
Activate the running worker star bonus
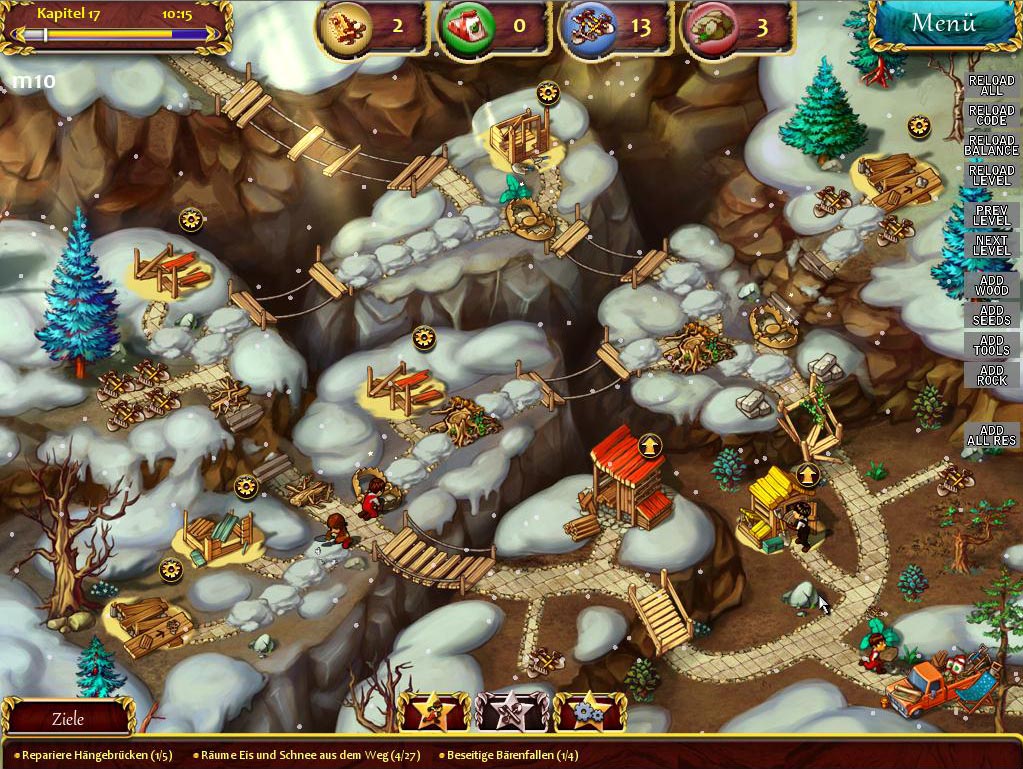pos(434,713)
